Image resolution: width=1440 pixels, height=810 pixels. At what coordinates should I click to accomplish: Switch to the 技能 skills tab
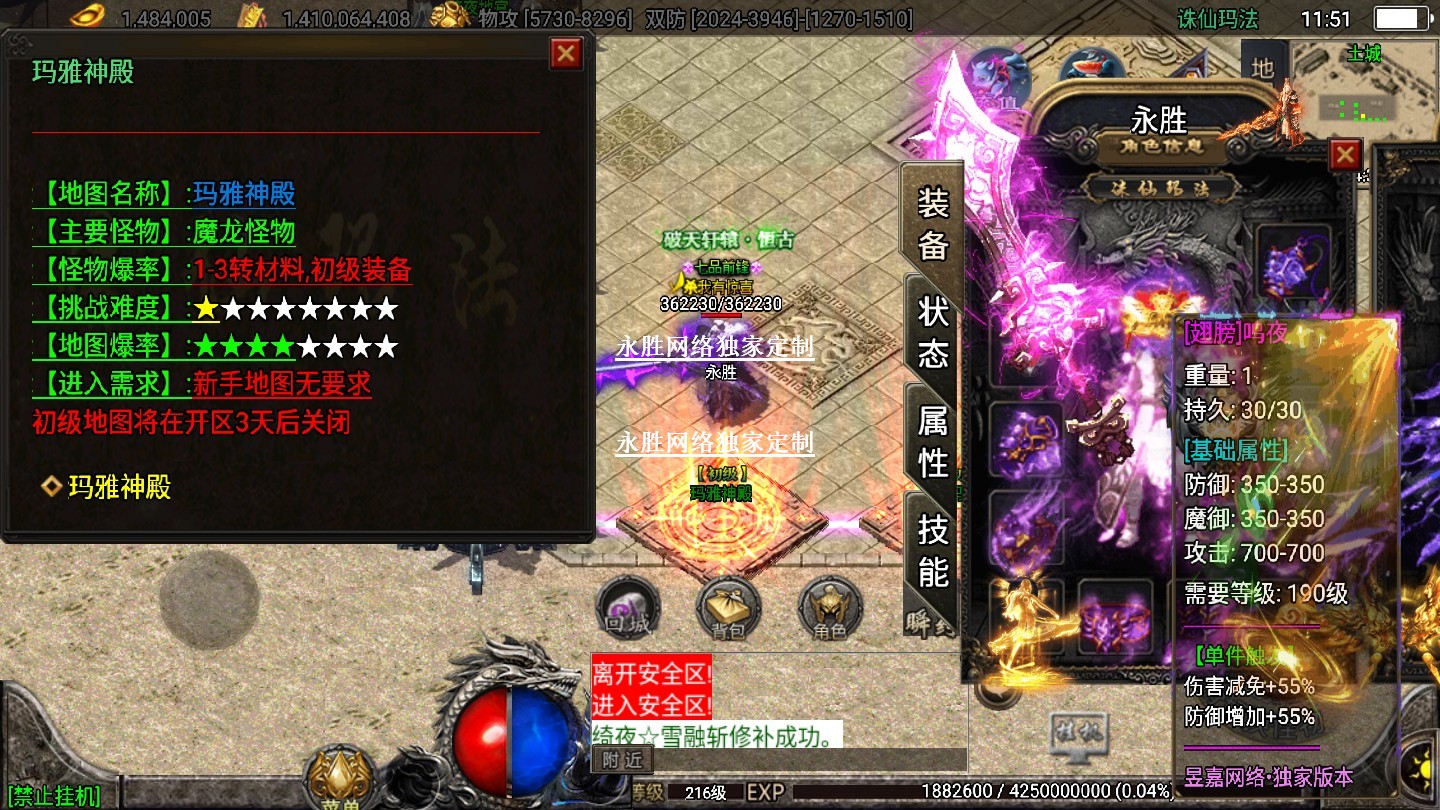[x=932, y=550]
